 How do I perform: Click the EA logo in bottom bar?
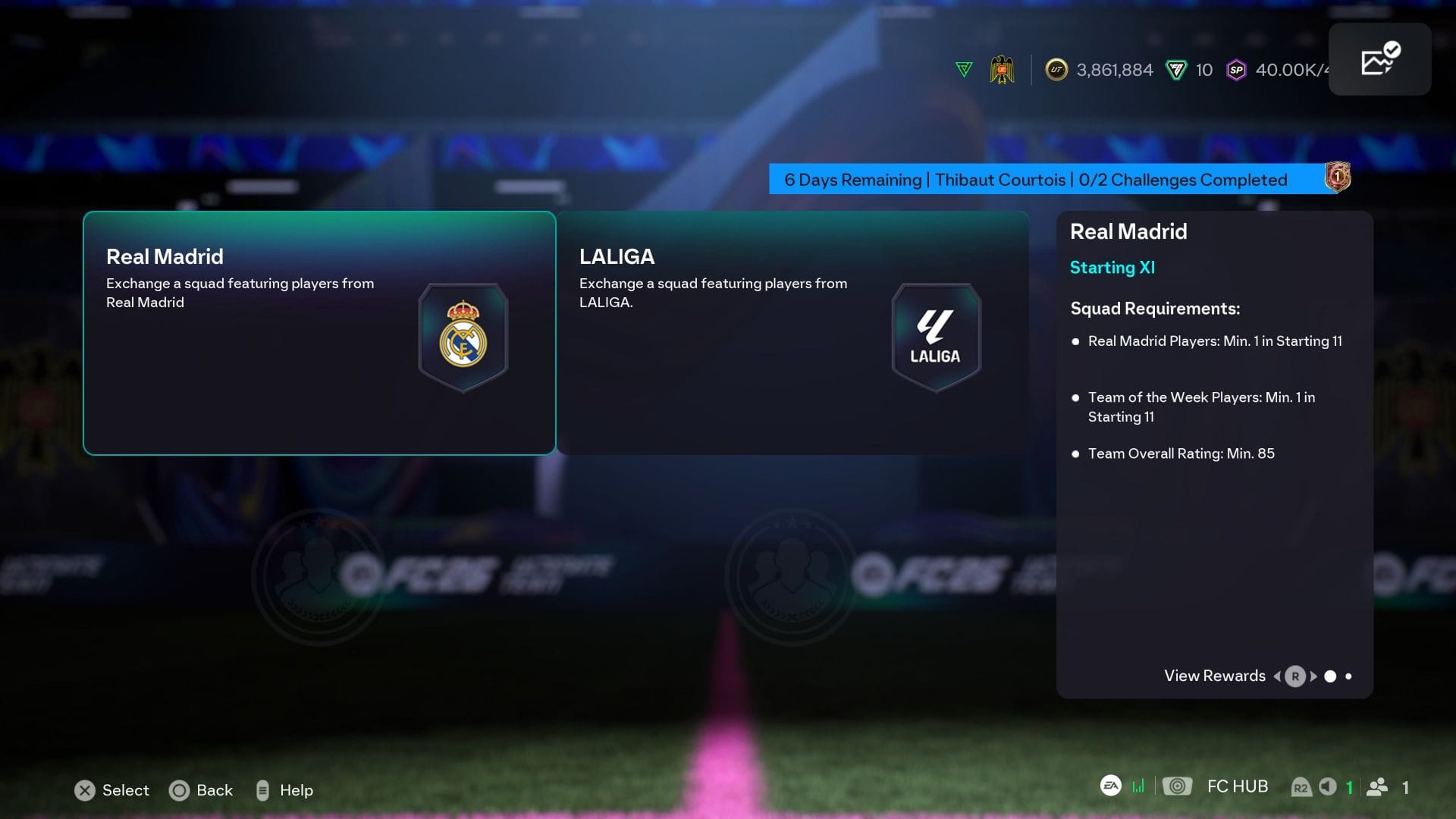pos(1110,786)
